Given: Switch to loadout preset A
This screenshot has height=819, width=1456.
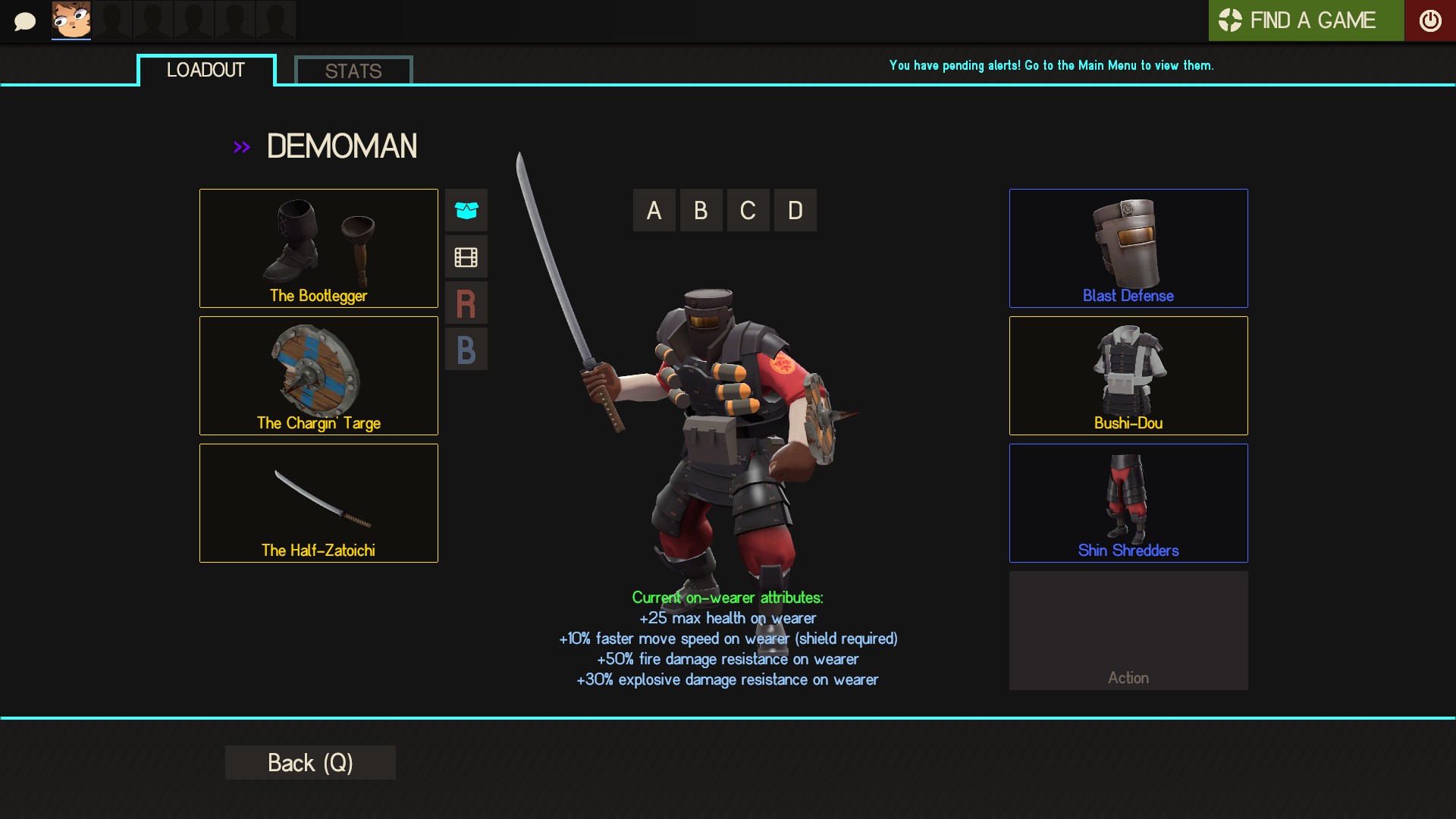Looking at the screenshot, I should tap(654, 210).
